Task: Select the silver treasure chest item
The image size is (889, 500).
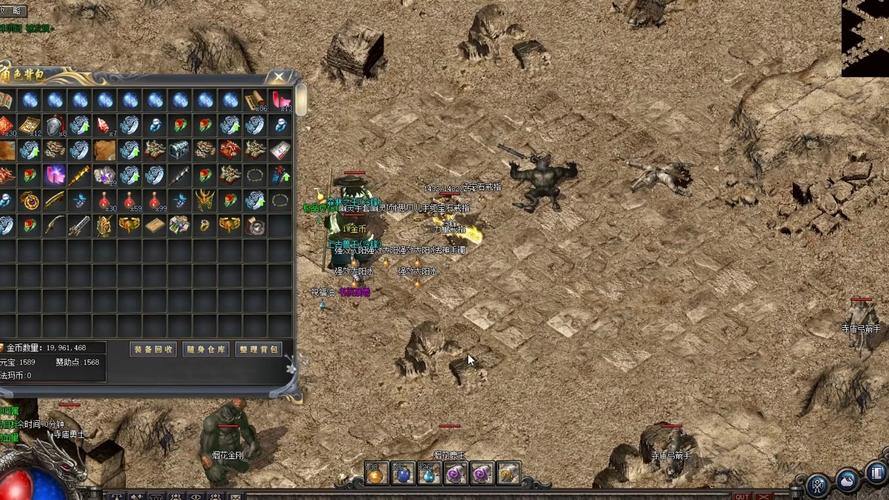Action: [179, 150]
